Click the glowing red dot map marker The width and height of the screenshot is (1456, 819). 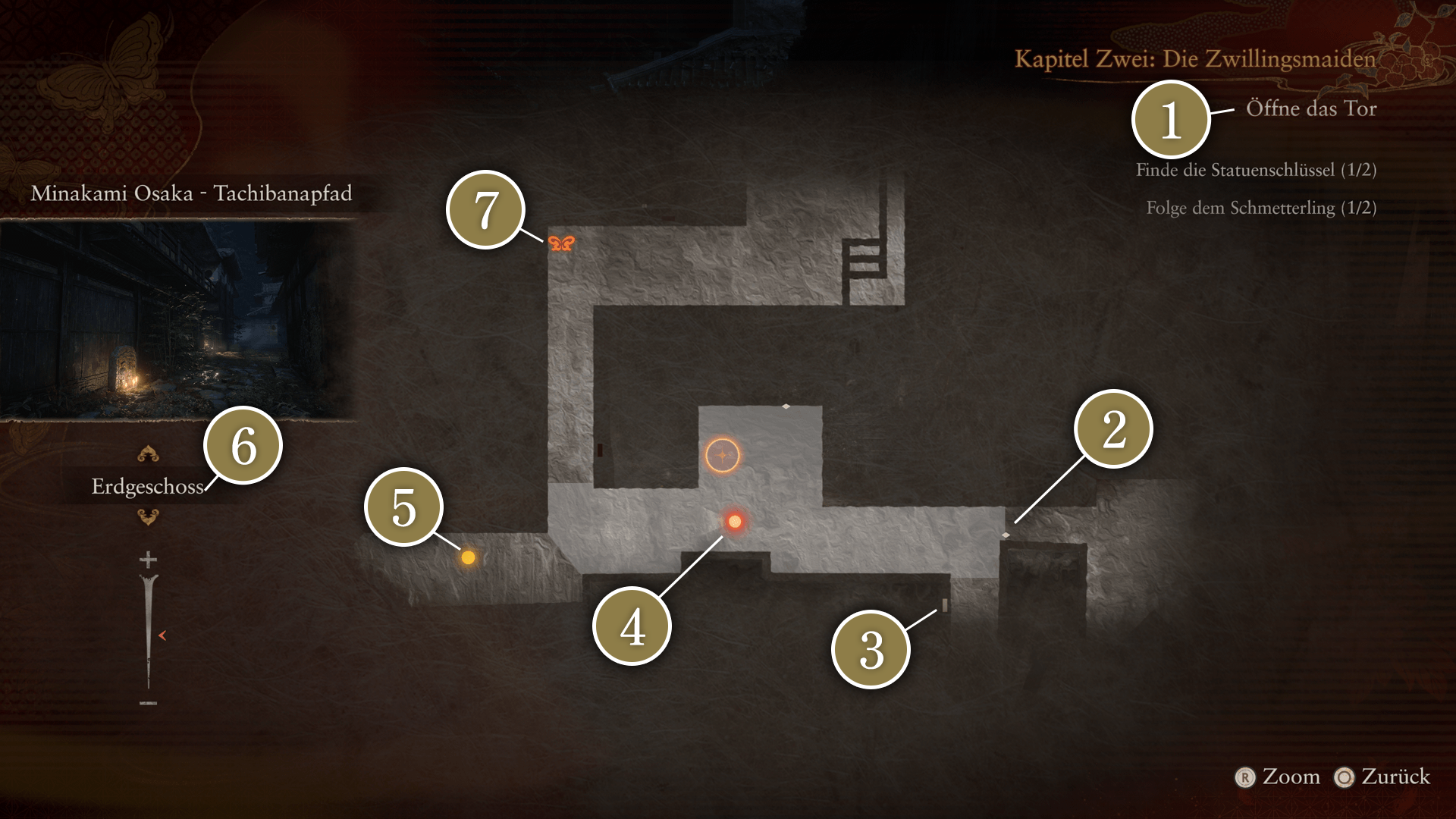click(x=734, y=521)
